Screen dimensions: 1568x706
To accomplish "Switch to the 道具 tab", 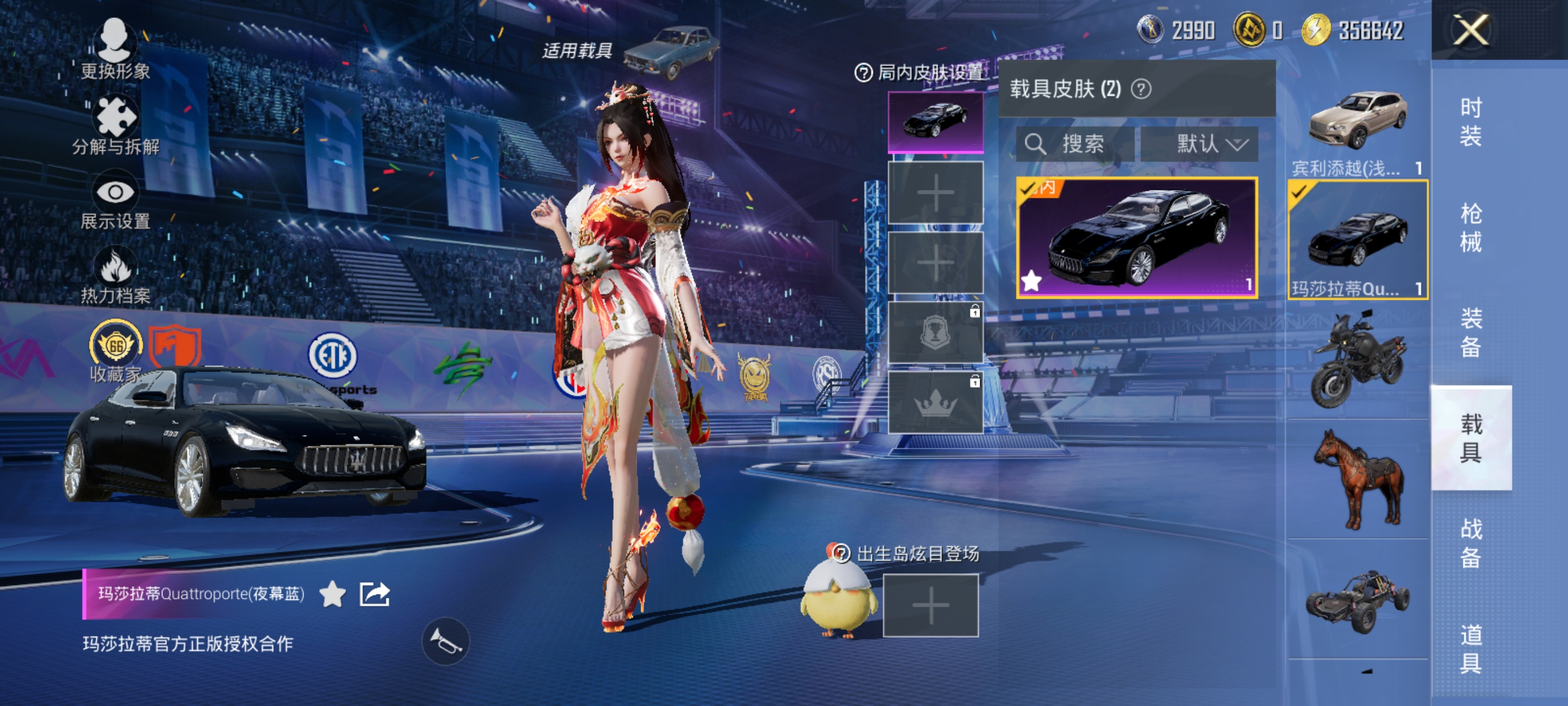I will (1471, 649).
